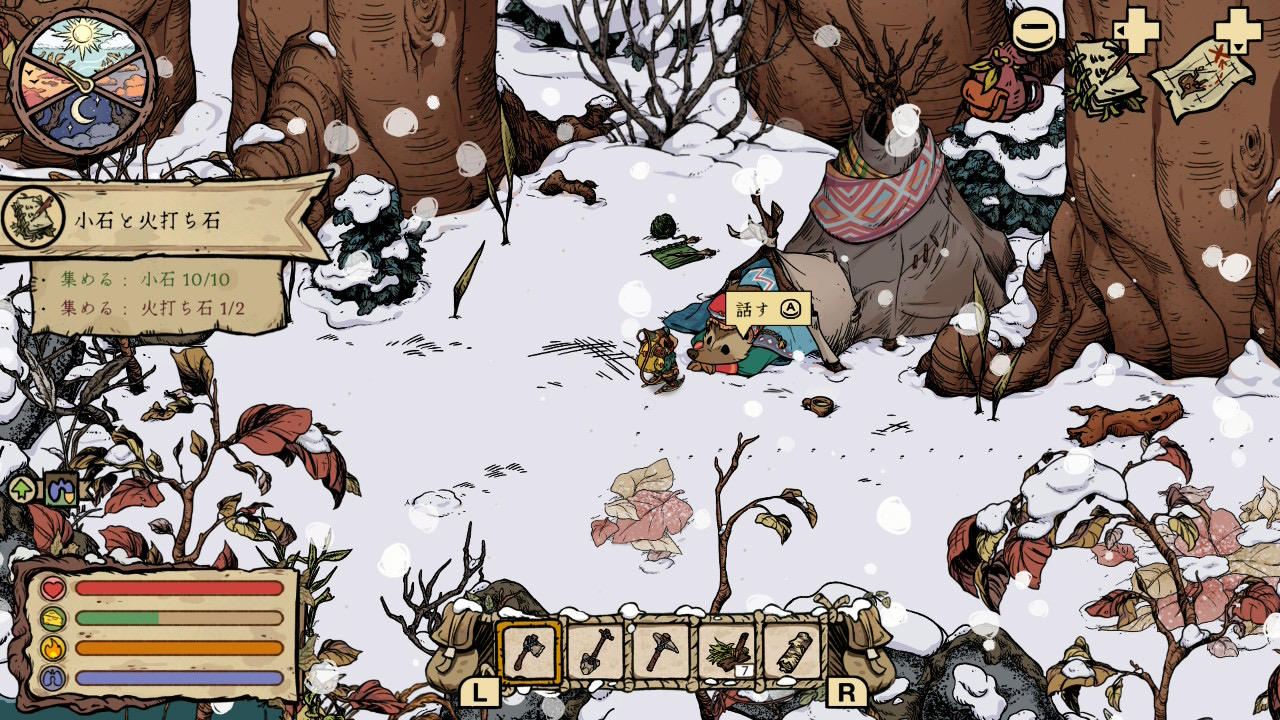Select the kindling bundle slot with 7
Screen dimensions: 1280x720
click(x=727, y=652)
